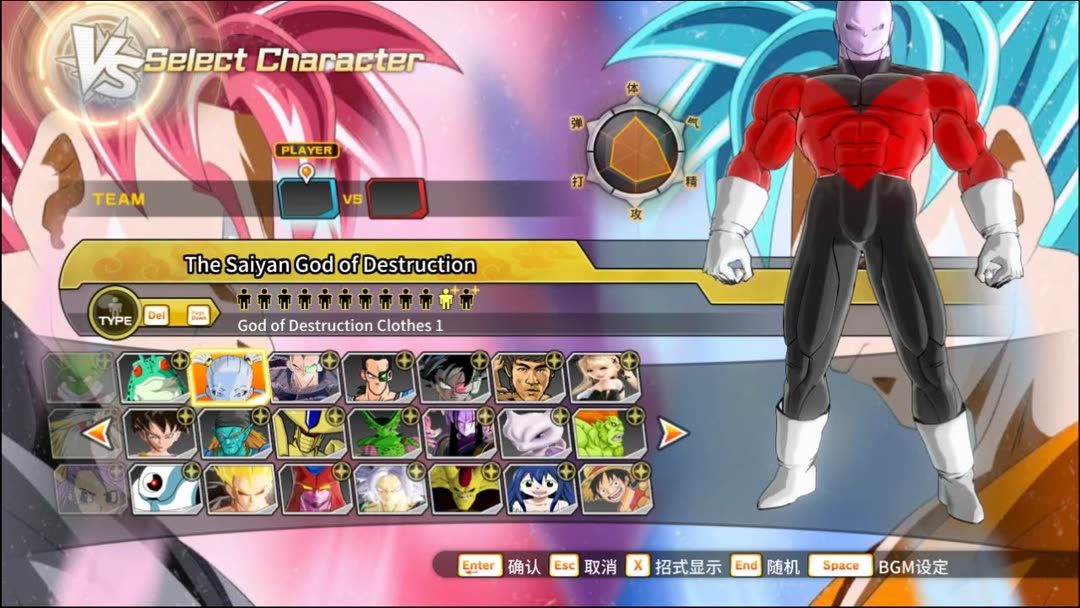This screenshot has width=1080, height=608.
Task: Select the green Blanka character portrait
Action: 609,433
